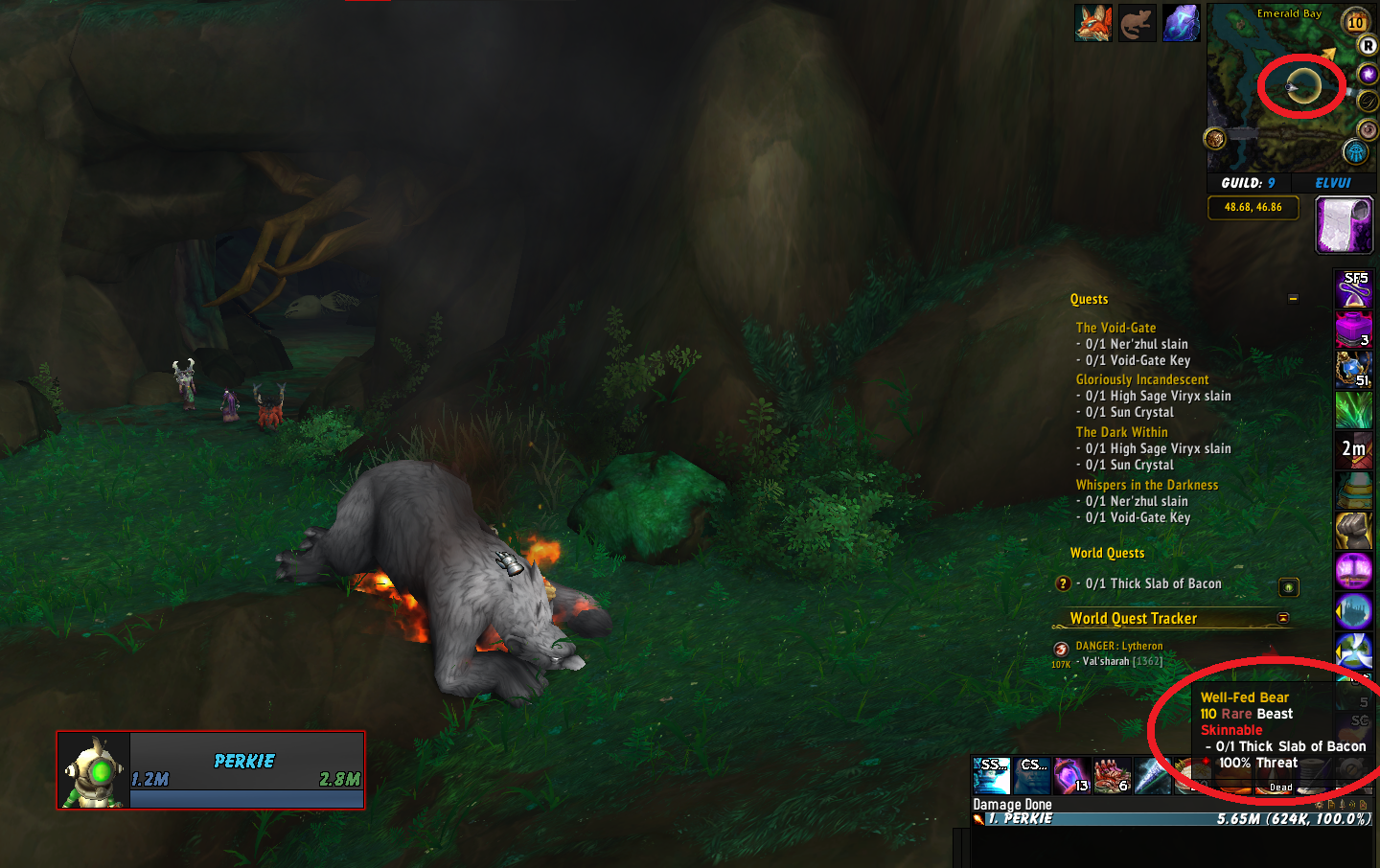Open the Gloriously Incandescent quest
Viewport: 1380px width, 868px height.
tap(1142, 379)
